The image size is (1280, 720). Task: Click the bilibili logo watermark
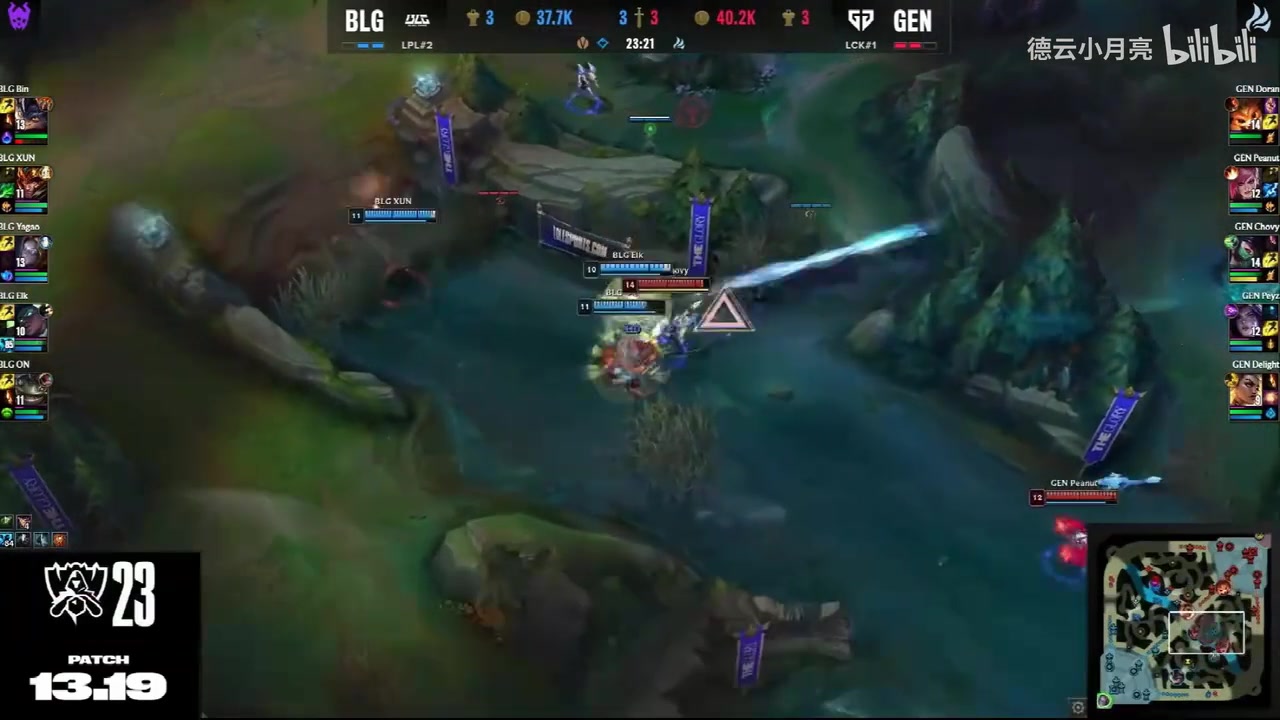[1207, 47]
